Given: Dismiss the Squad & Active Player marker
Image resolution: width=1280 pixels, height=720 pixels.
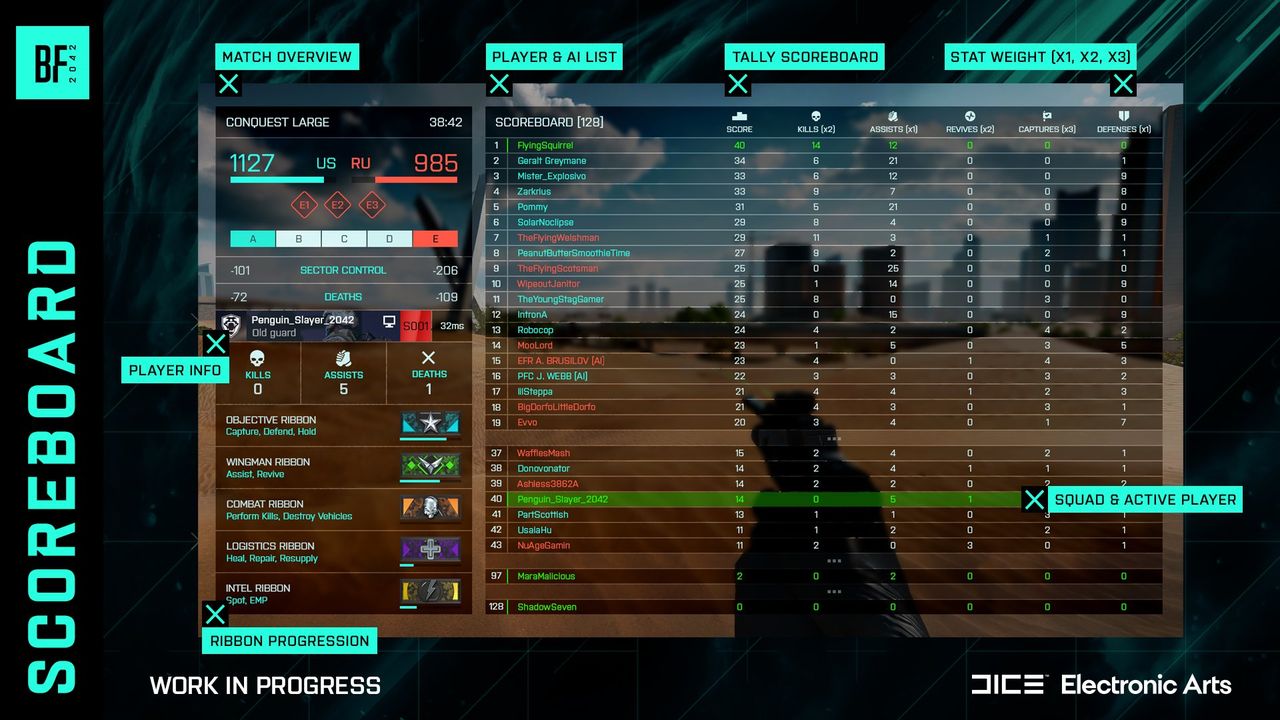Looking at the screenshot, I should pyautogui.click(x=1035, y=499).
